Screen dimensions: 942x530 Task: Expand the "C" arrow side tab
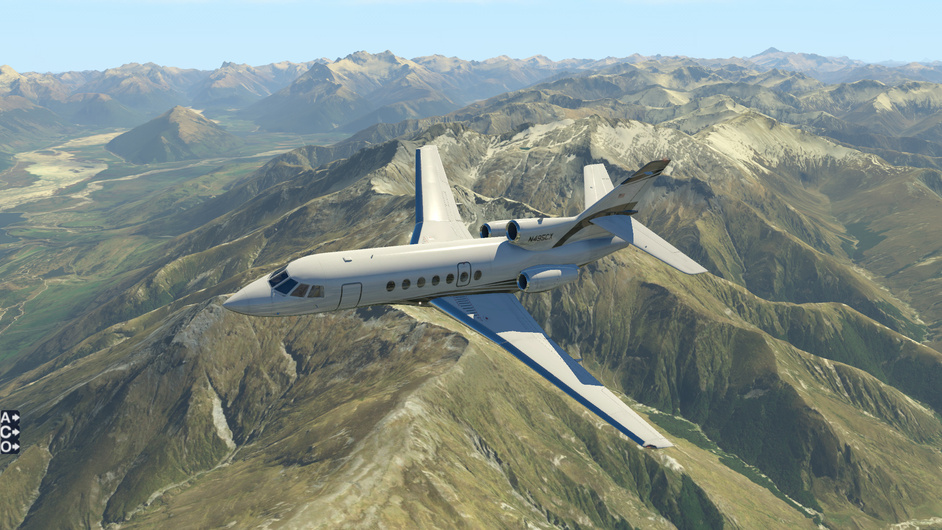(x=9, y=432)
